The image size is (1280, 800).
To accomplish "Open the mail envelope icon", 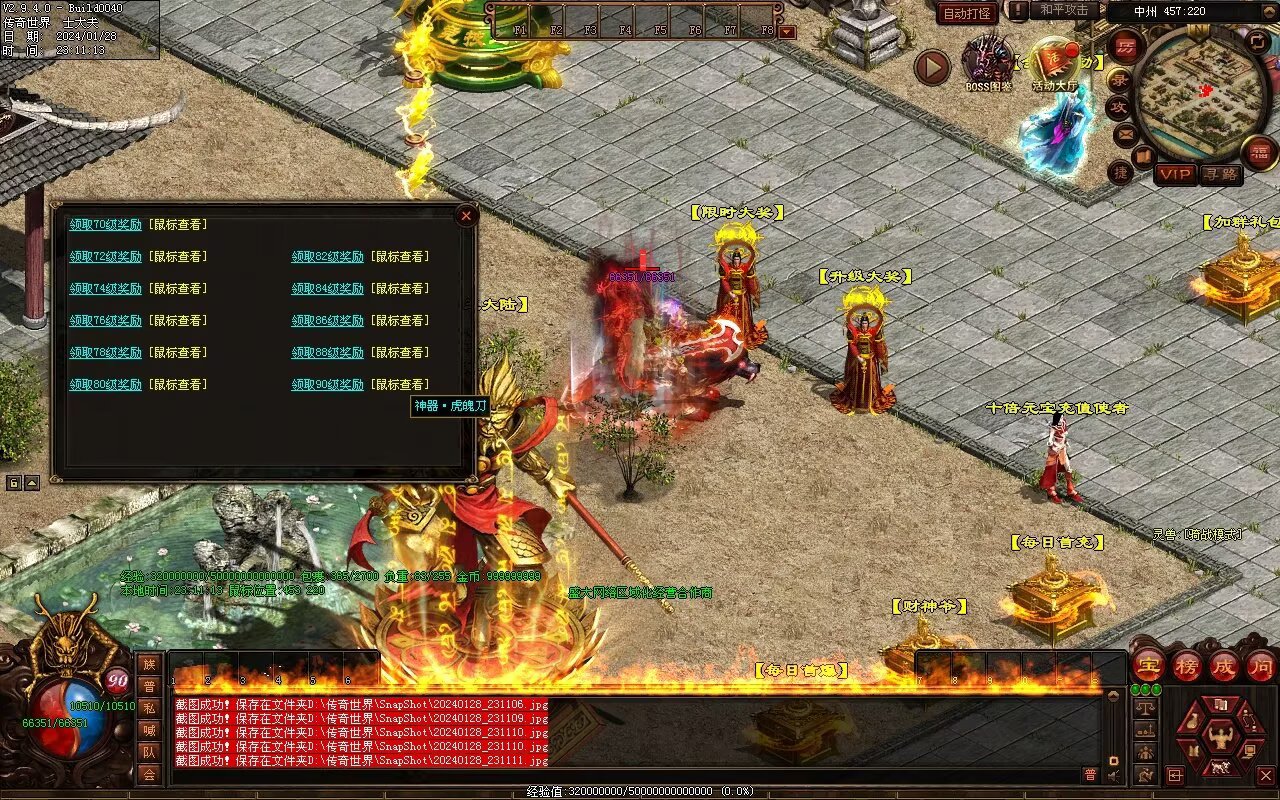I will (1126, 133).
